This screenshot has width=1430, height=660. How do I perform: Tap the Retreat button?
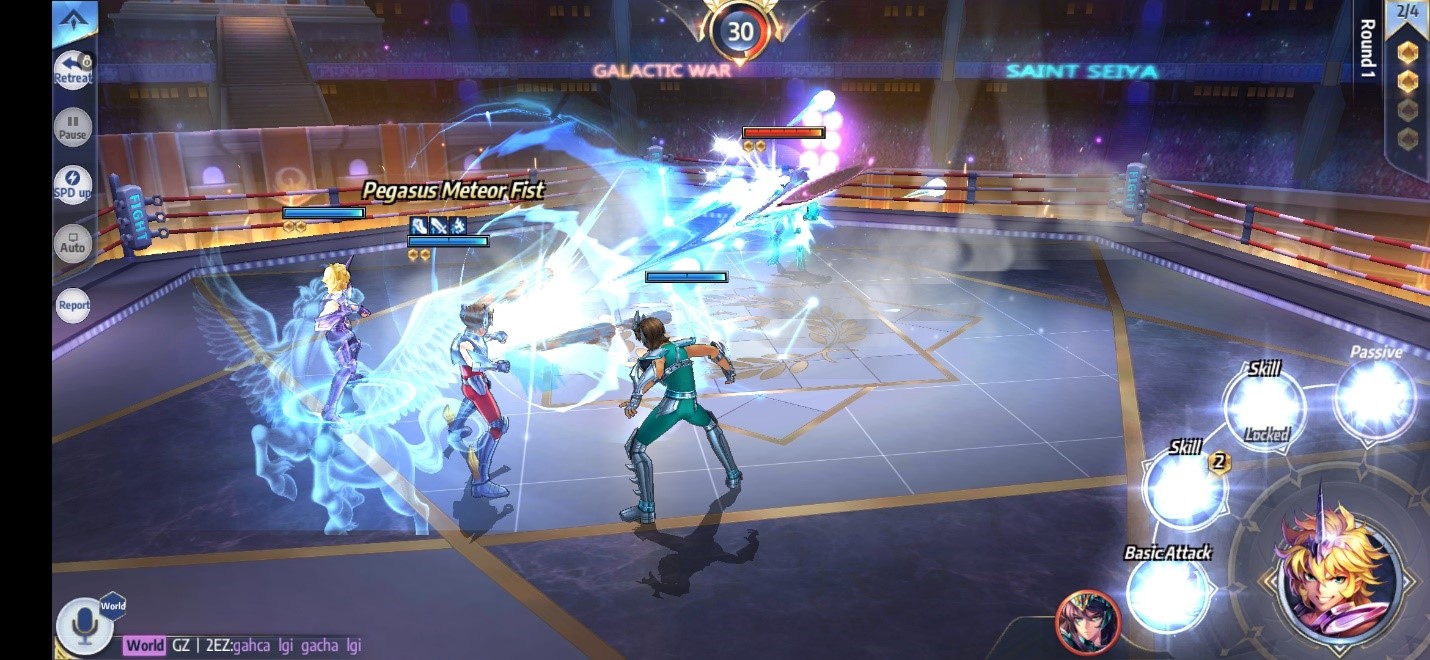[73, 70]
